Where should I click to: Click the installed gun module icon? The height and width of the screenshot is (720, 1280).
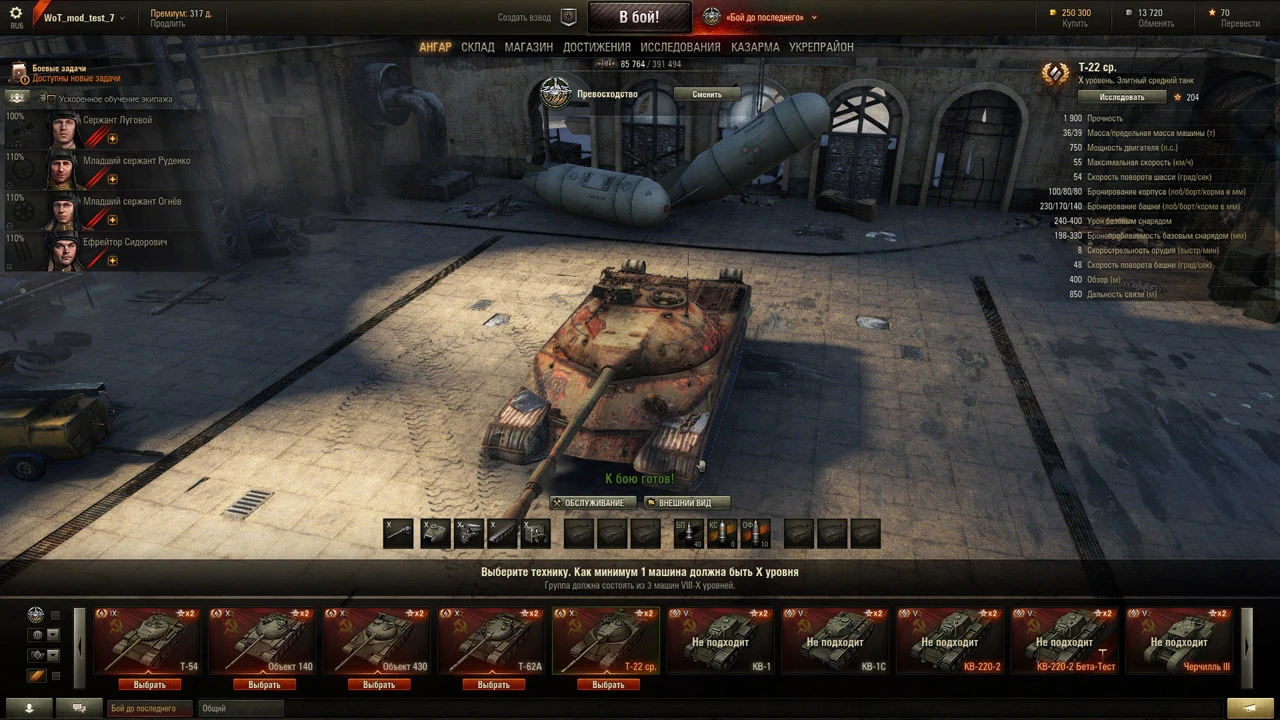[399, 532]
